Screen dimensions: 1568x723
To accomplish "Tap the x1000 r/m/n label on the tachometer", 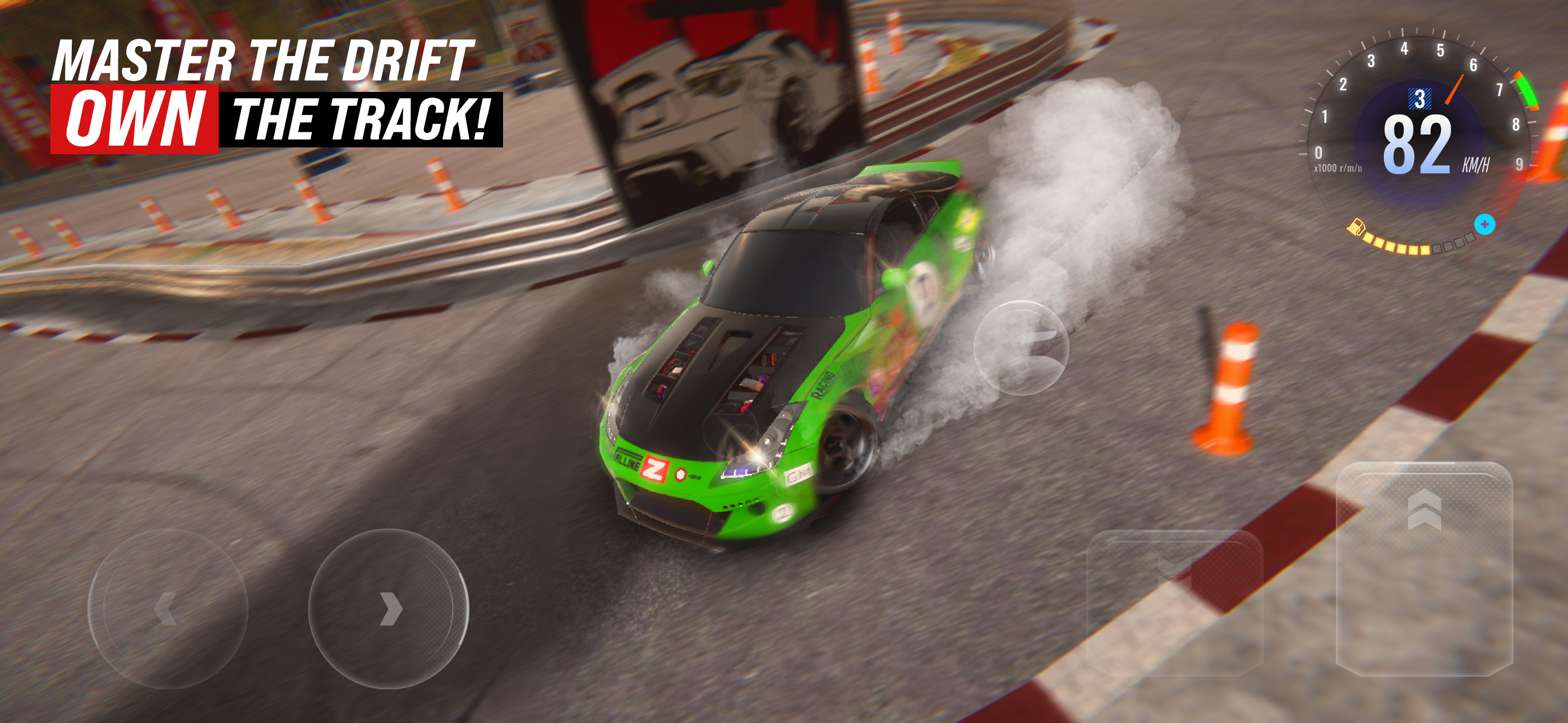I will (1339, 168).
